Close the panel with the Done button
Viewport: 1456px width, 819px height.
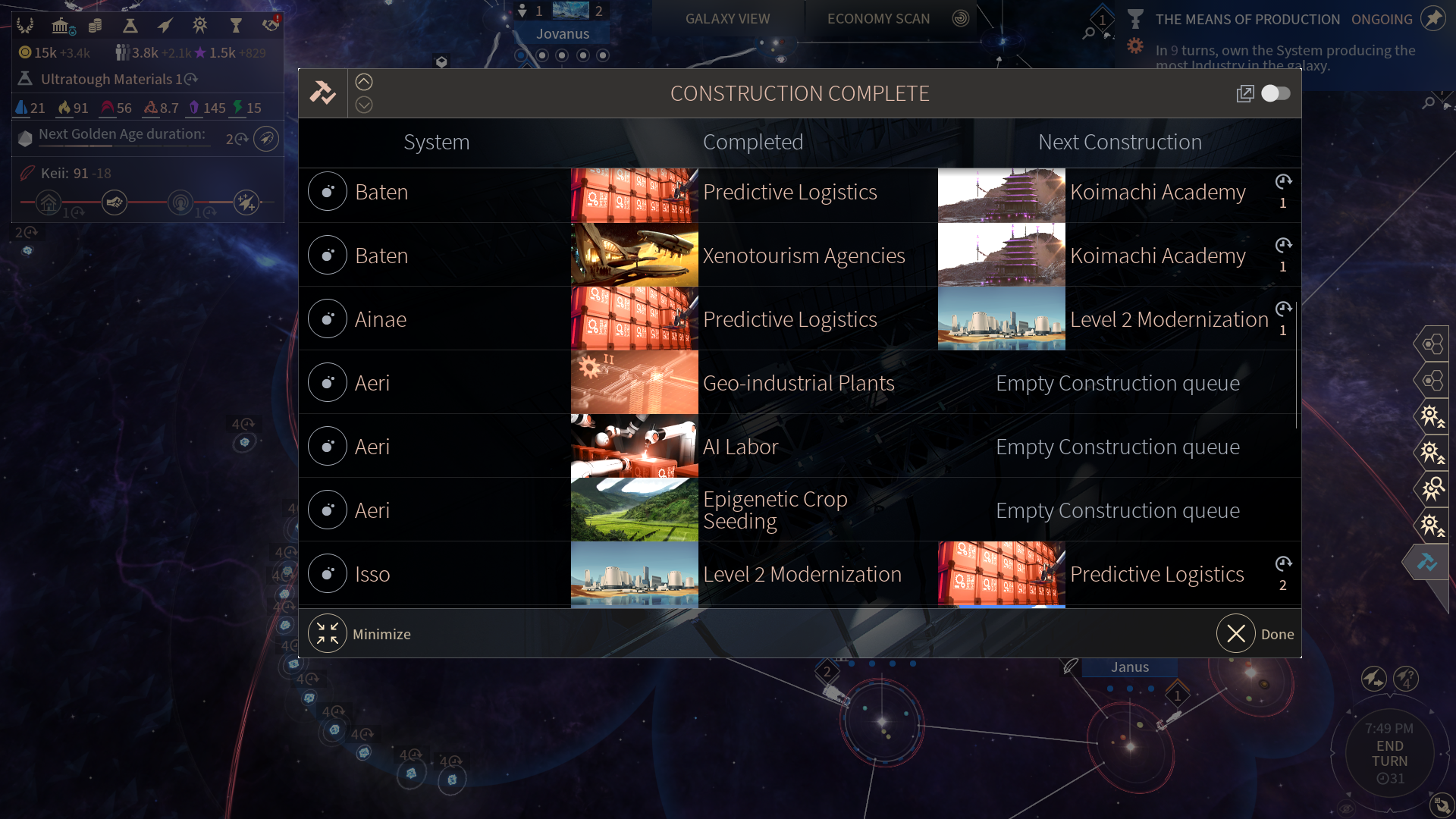[x=1236, y=633]
